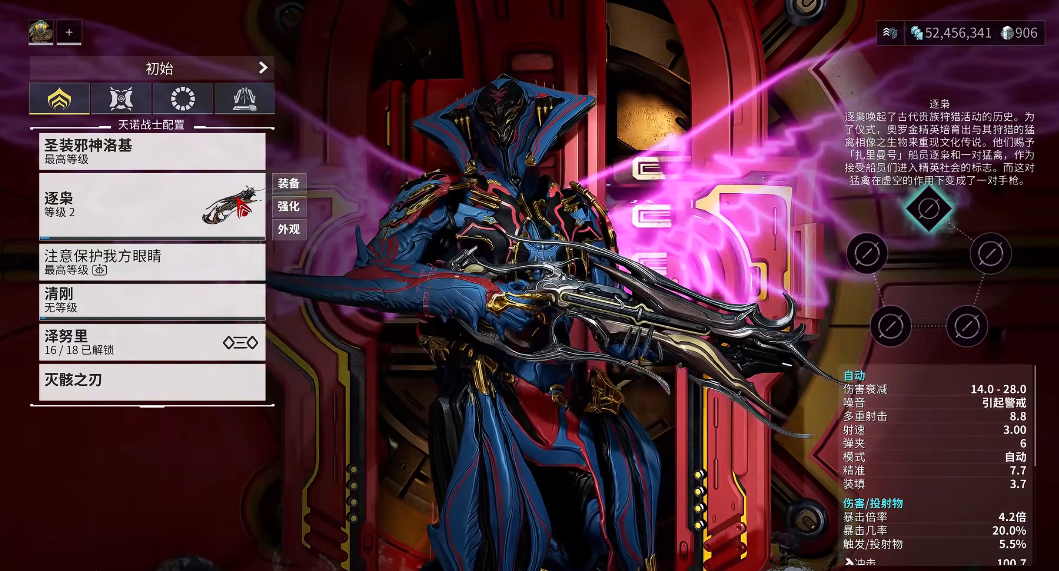Viewport: 1059px width, 571px height.
Task: Pick the 清刚 weapon slot
Action: (x=152, y=301)
